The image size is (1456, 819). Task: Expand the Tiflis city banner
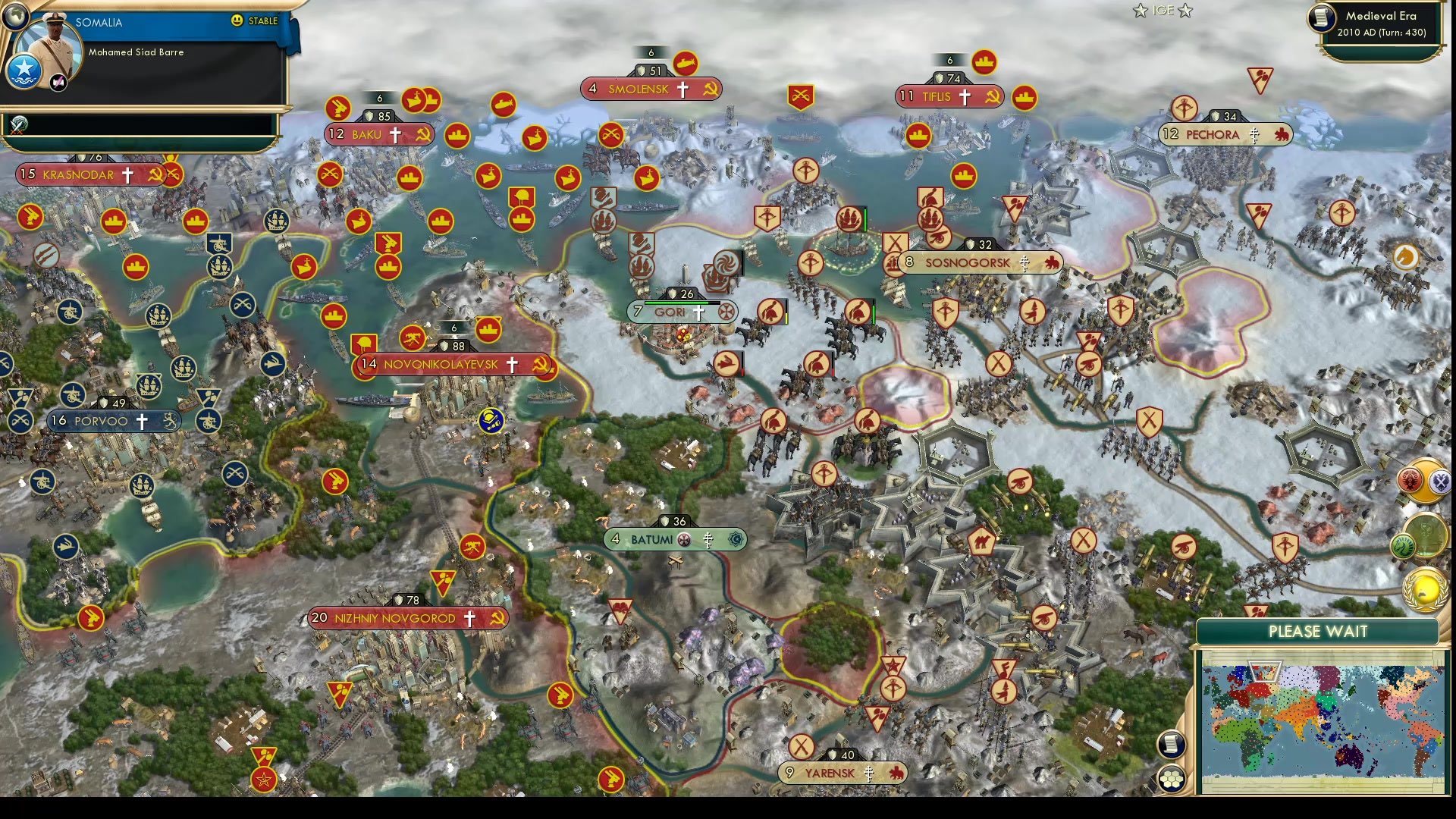(950, 96)
